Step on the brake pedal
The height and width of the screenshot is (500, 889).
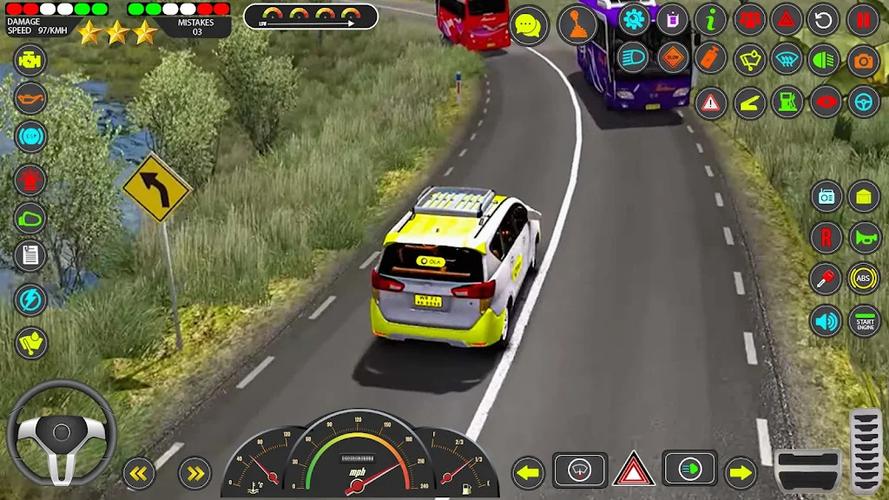pos(808,469)
